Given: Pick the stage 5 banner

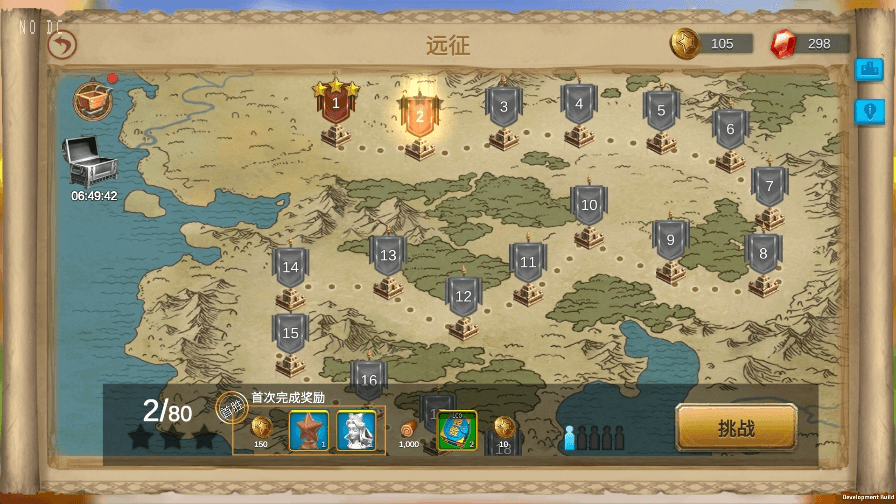Looking at the screenshot, I should tap(661, 111).
